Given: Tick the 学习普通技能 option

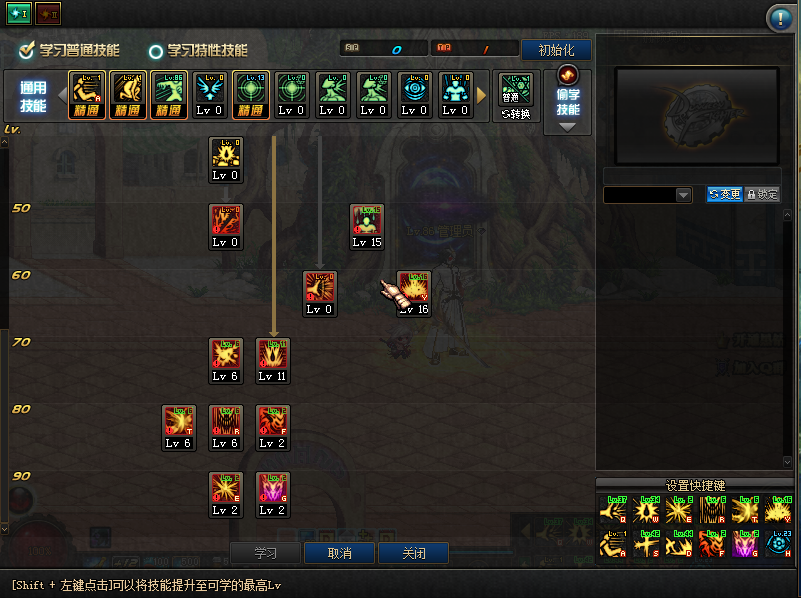Looking at the screenshot, I should click(28, 50).
